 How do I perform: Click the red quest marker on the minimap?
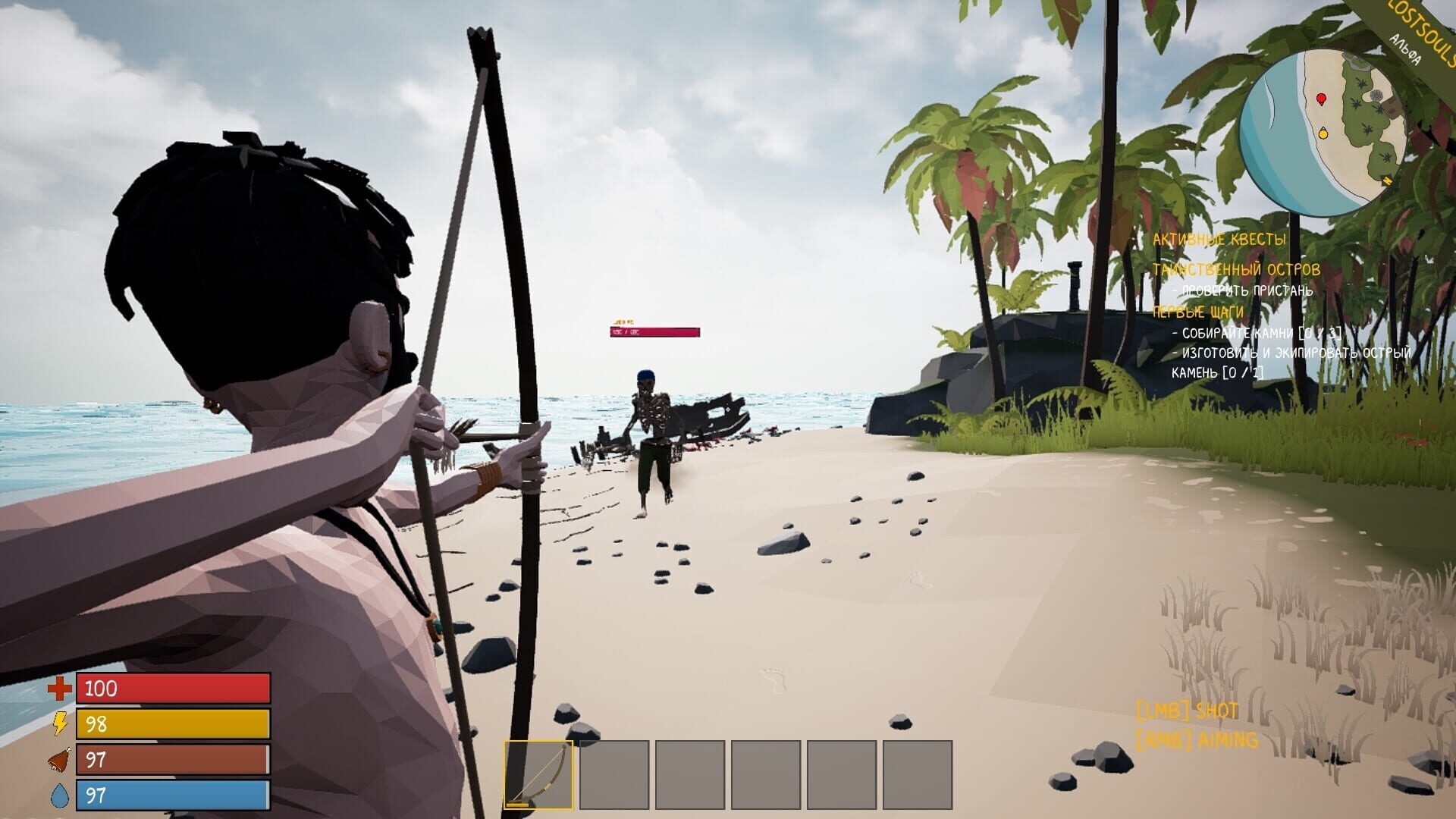pyautogui.click(x=1322, y=98)
